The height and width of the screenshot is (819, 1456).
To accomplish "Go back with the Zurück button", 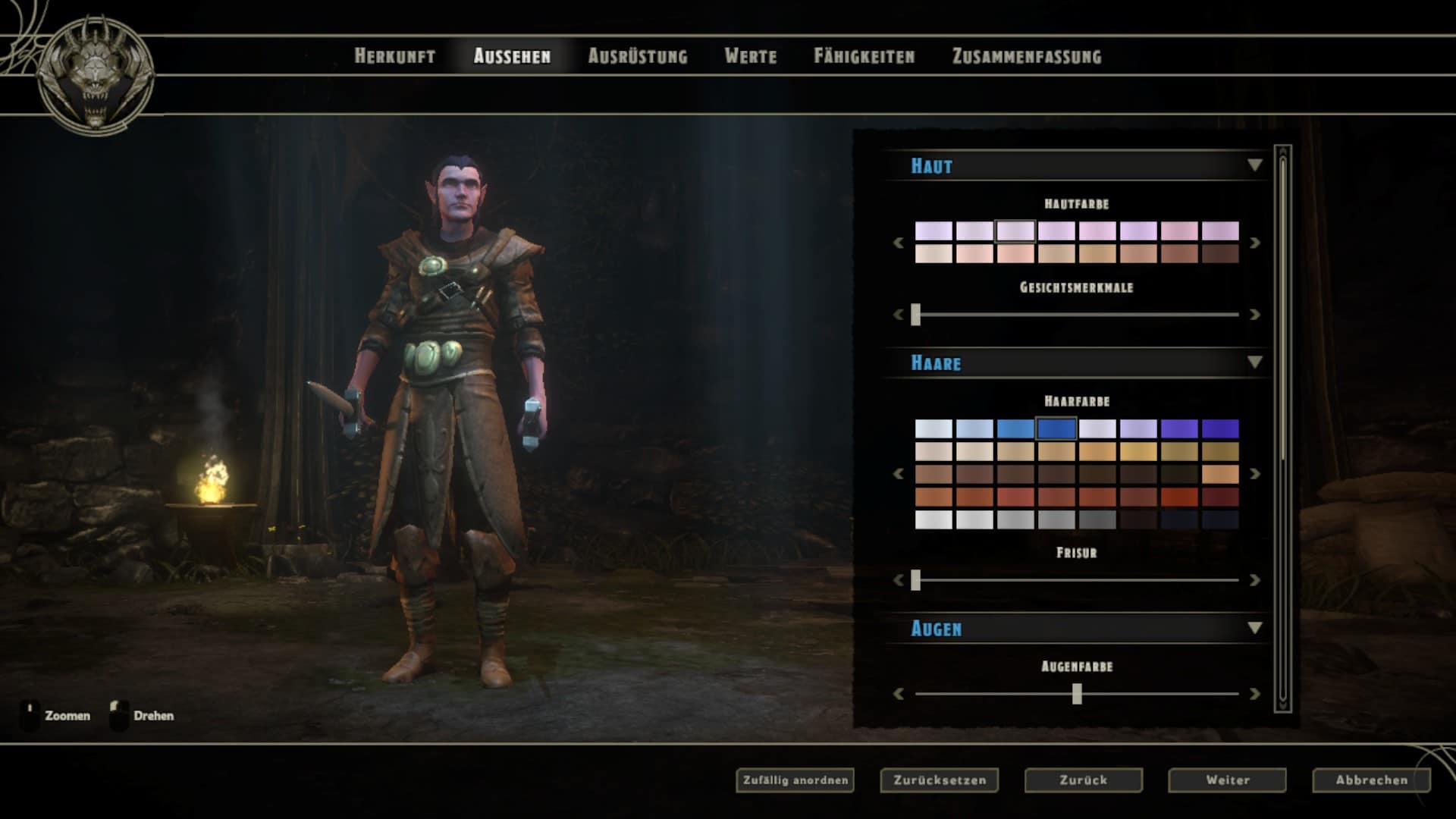I will 1083,780.
